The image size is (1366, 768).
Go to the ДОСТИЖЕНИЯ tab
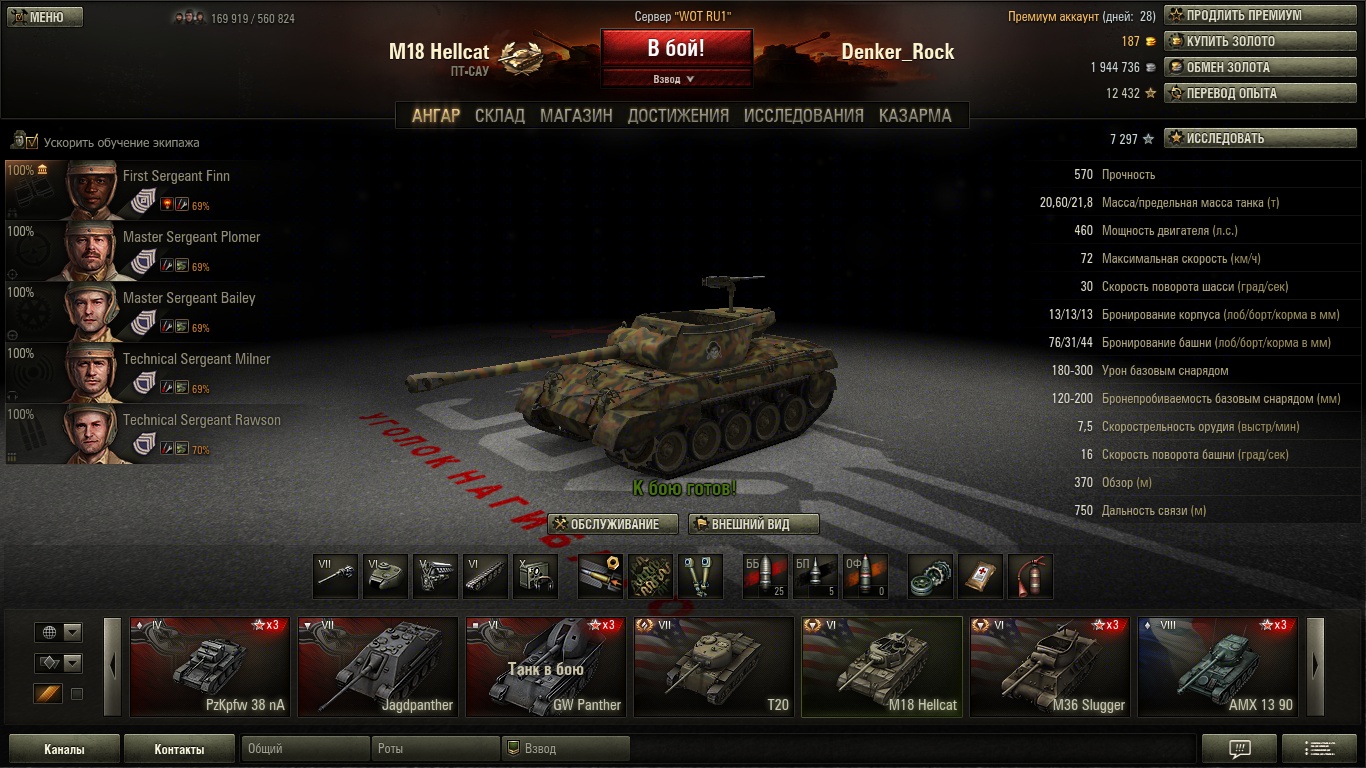678,116
